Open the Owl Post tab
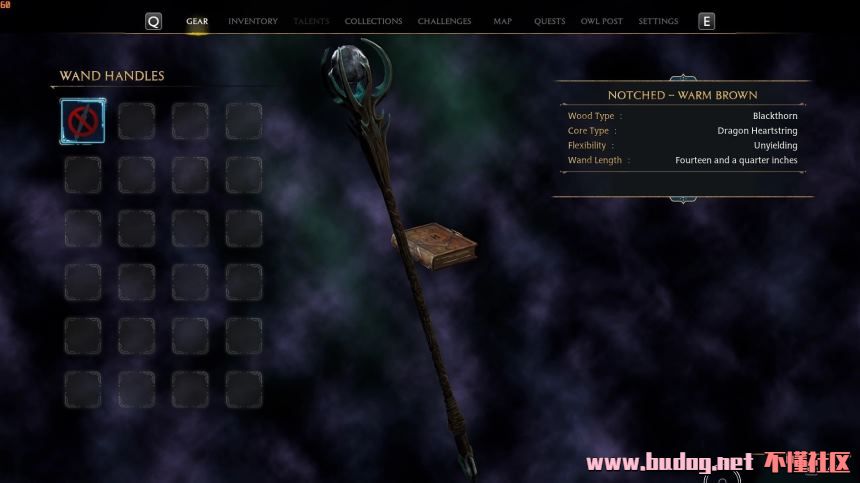Image resolution: width=860 pixels, height=483 pixels. click(x=602, y=21)
